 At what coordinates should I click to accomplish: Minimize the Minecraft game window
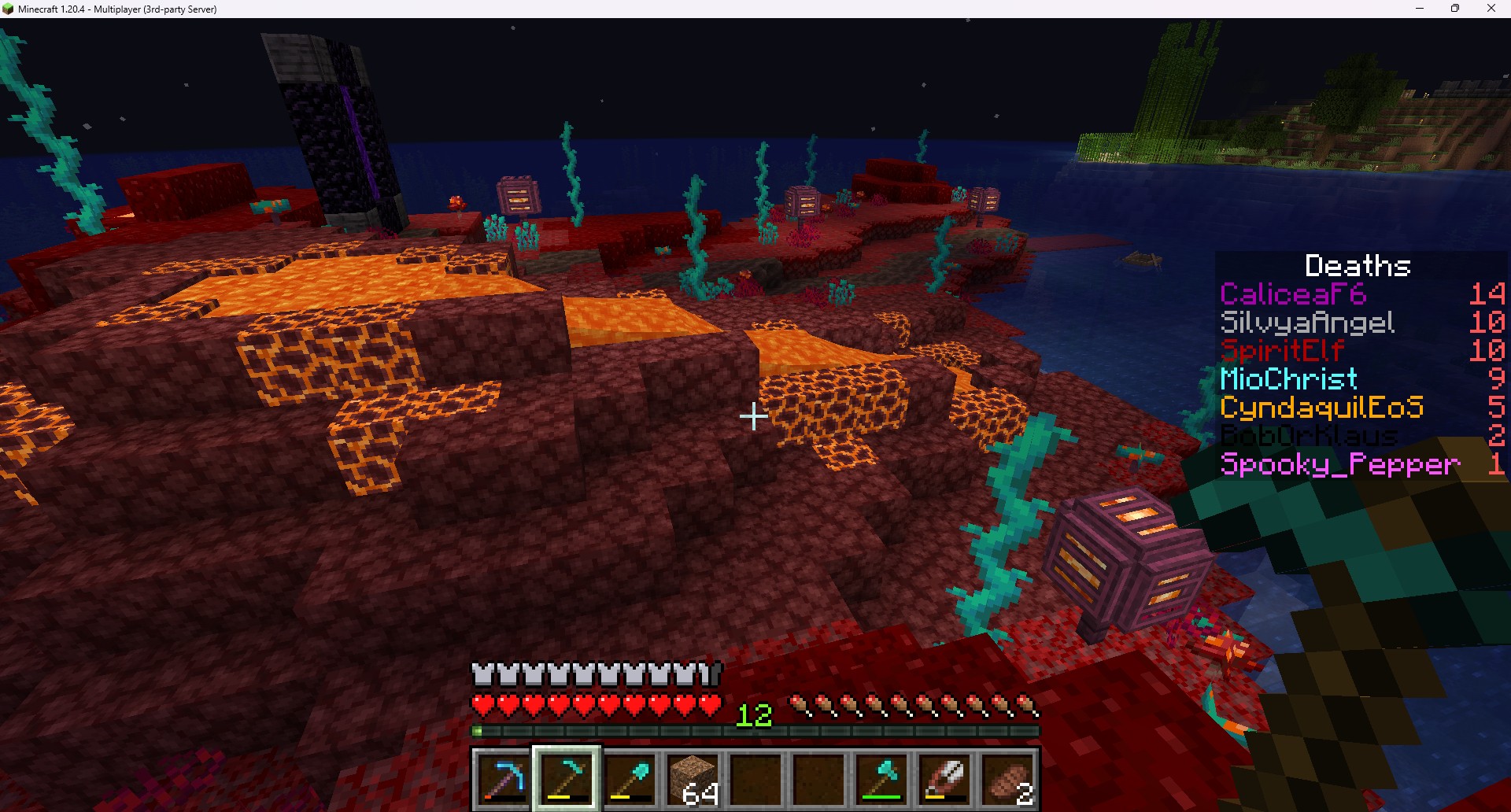(1420, 9)
